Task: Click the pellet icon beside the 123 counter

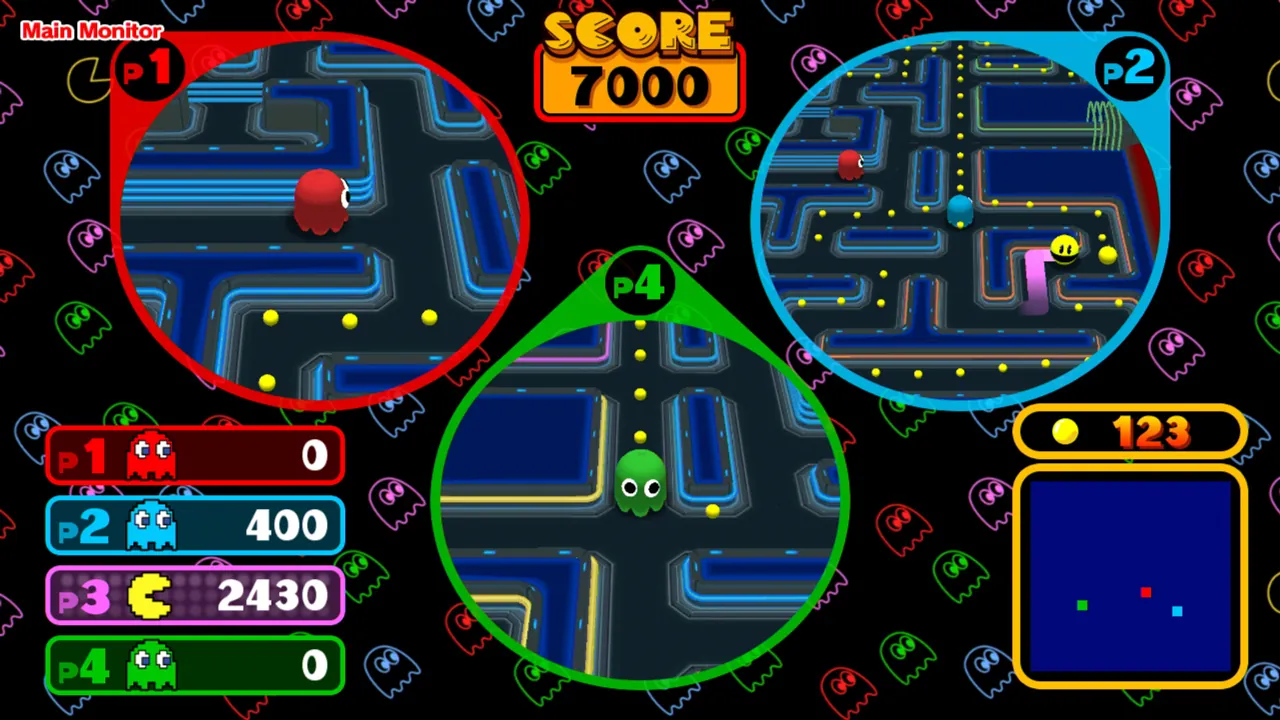Action: pos(1064,430)
